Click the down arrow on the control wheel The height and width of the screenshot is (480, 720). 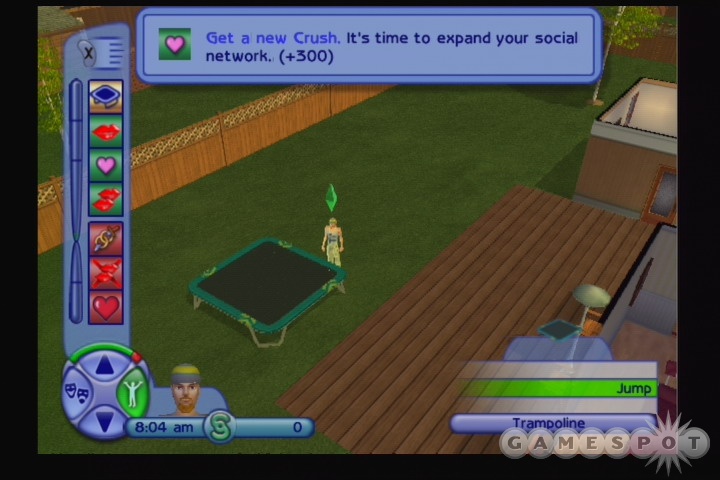(x=104, y=420)
